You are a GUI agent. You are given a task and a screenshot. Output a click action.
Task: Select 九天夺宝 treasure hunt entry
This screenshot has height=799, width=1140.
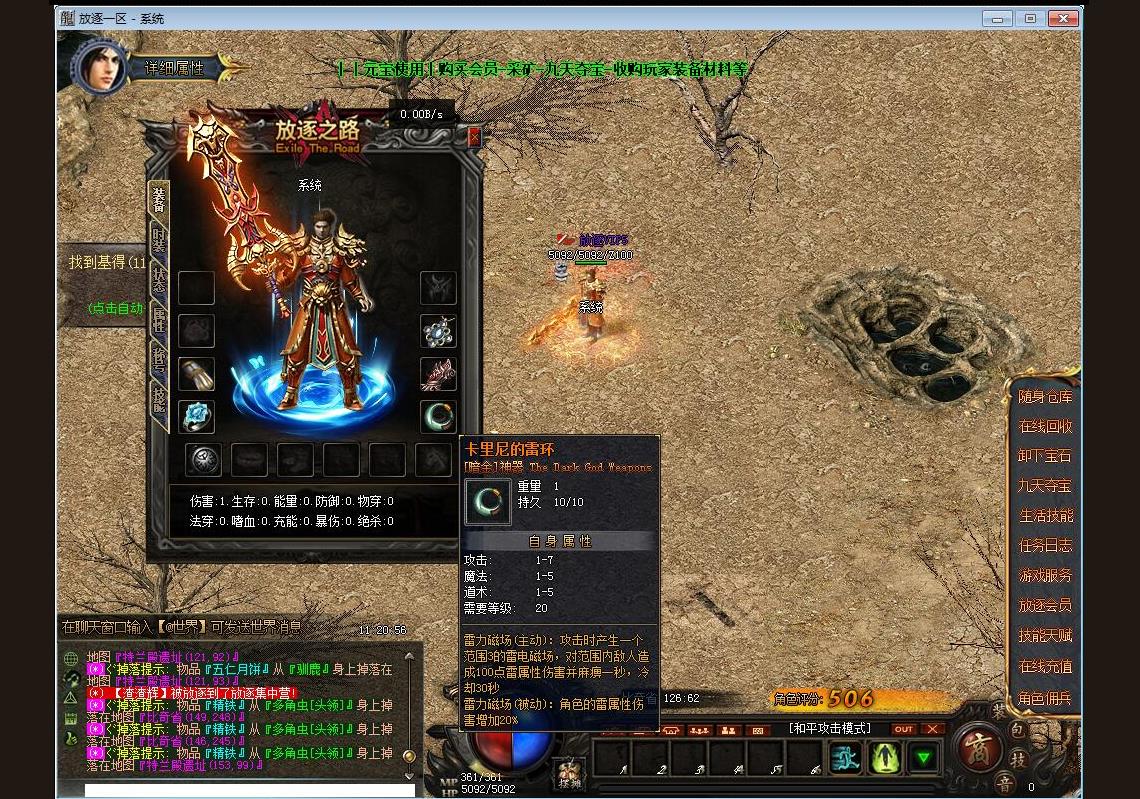tap(1045, 486)
